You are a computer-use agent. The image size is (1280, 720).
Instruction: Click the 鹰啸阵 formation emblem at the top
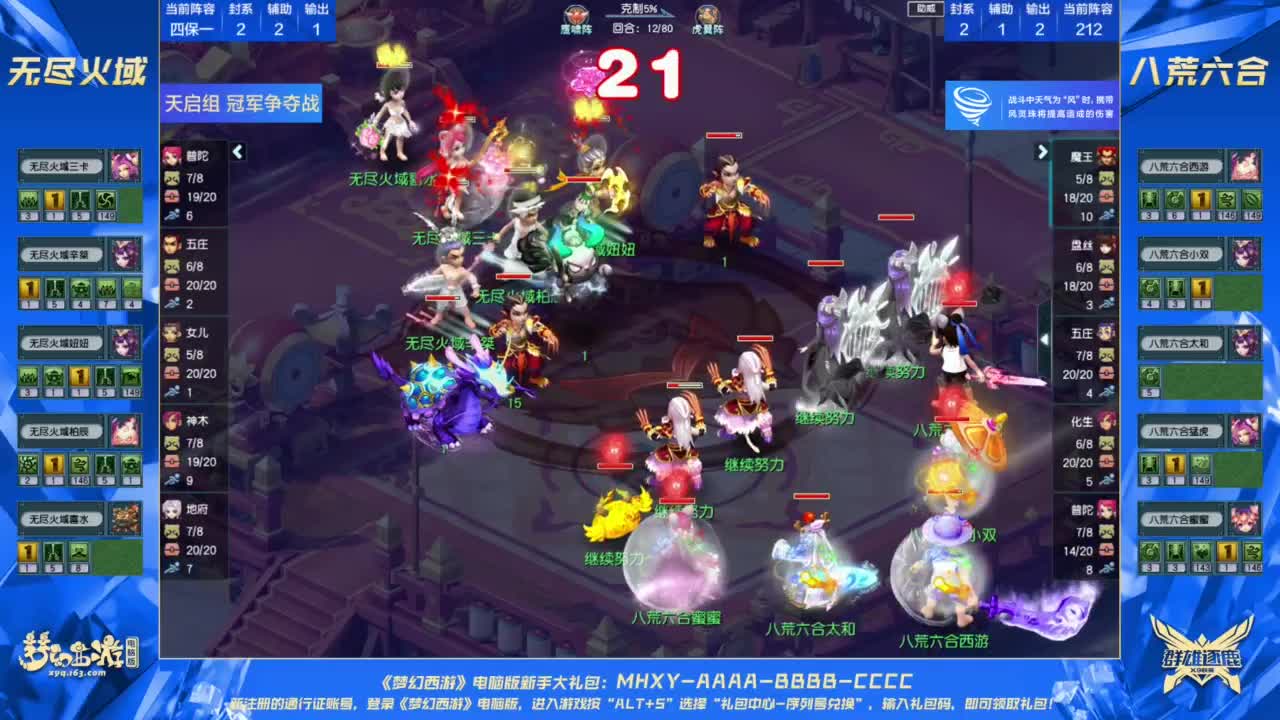[x=575, y=15]
